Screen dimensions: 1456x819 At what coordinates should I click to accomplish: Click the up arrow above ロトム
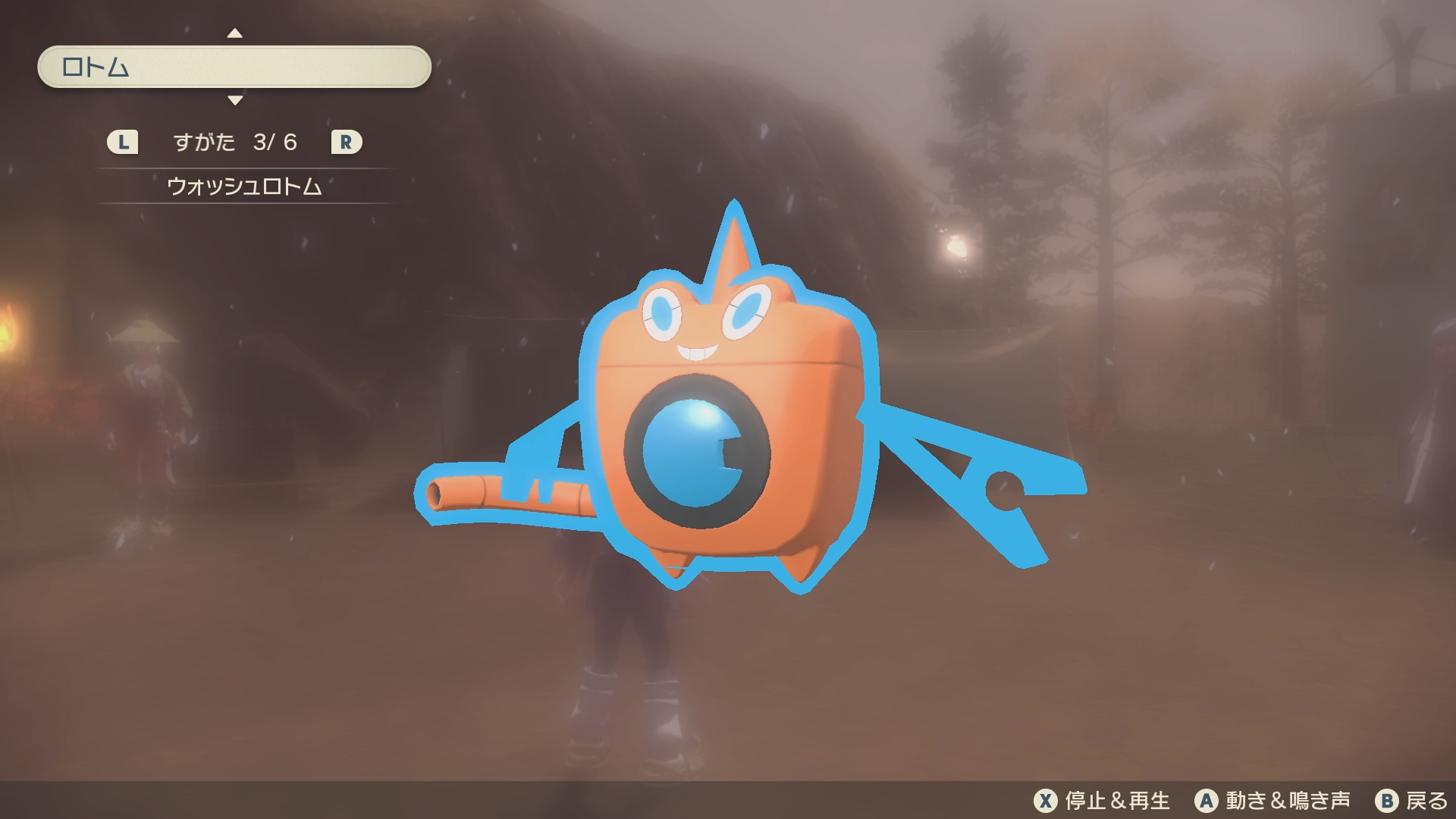[x=235, y=33]
